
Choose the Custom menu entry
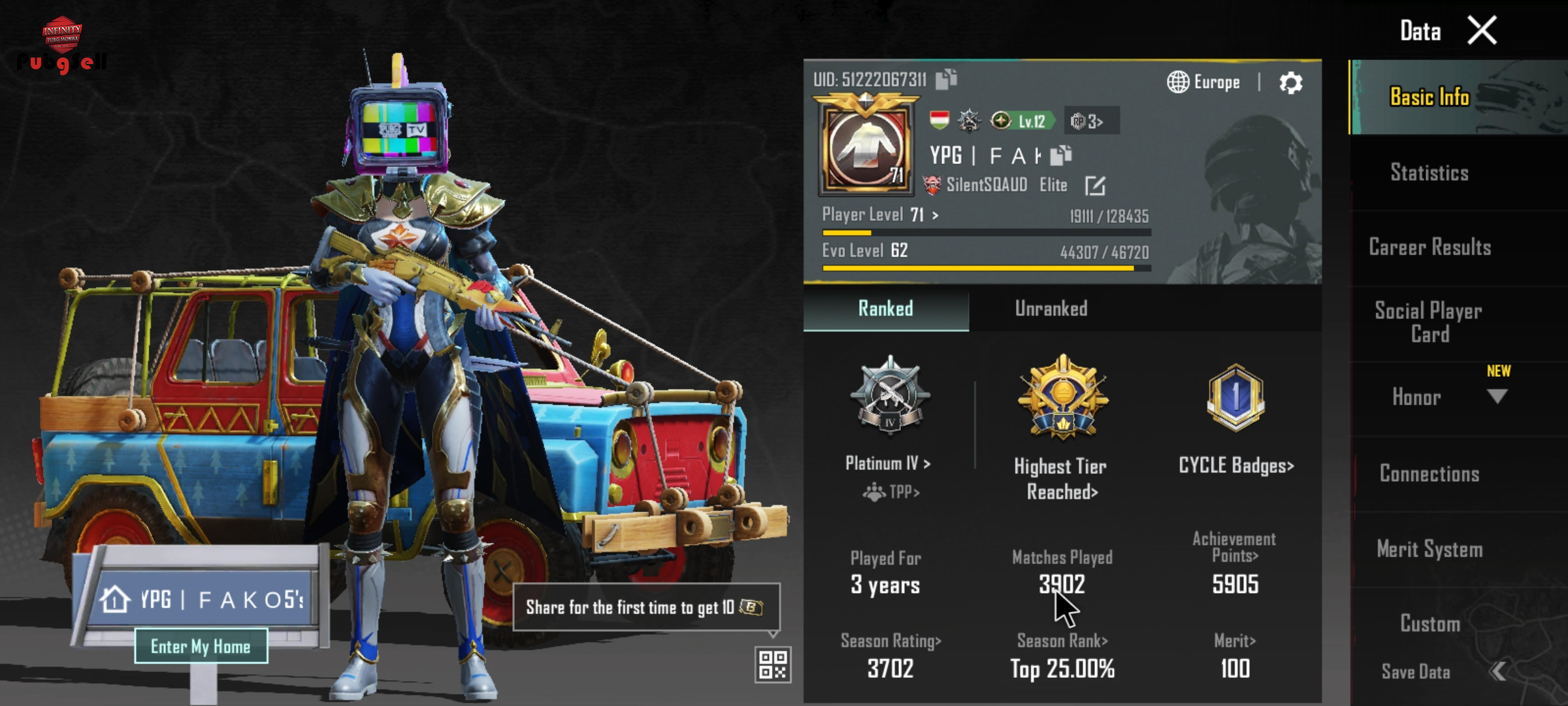pos(1429,624)
